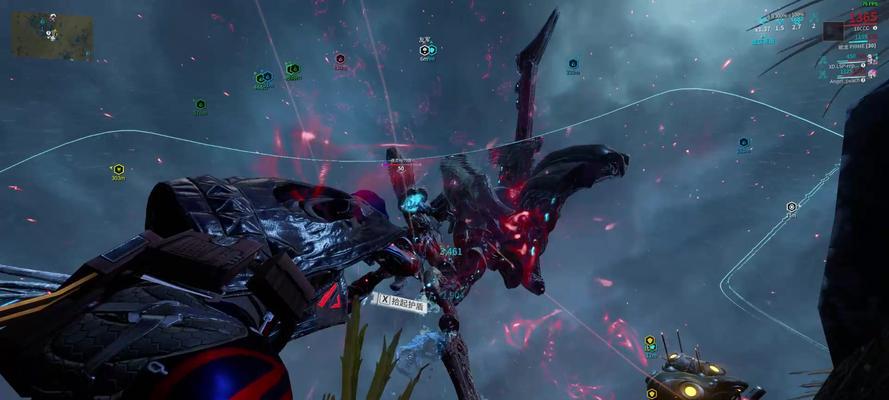Open the minimap overlay
Screen dimensions: 889x400
52,36
